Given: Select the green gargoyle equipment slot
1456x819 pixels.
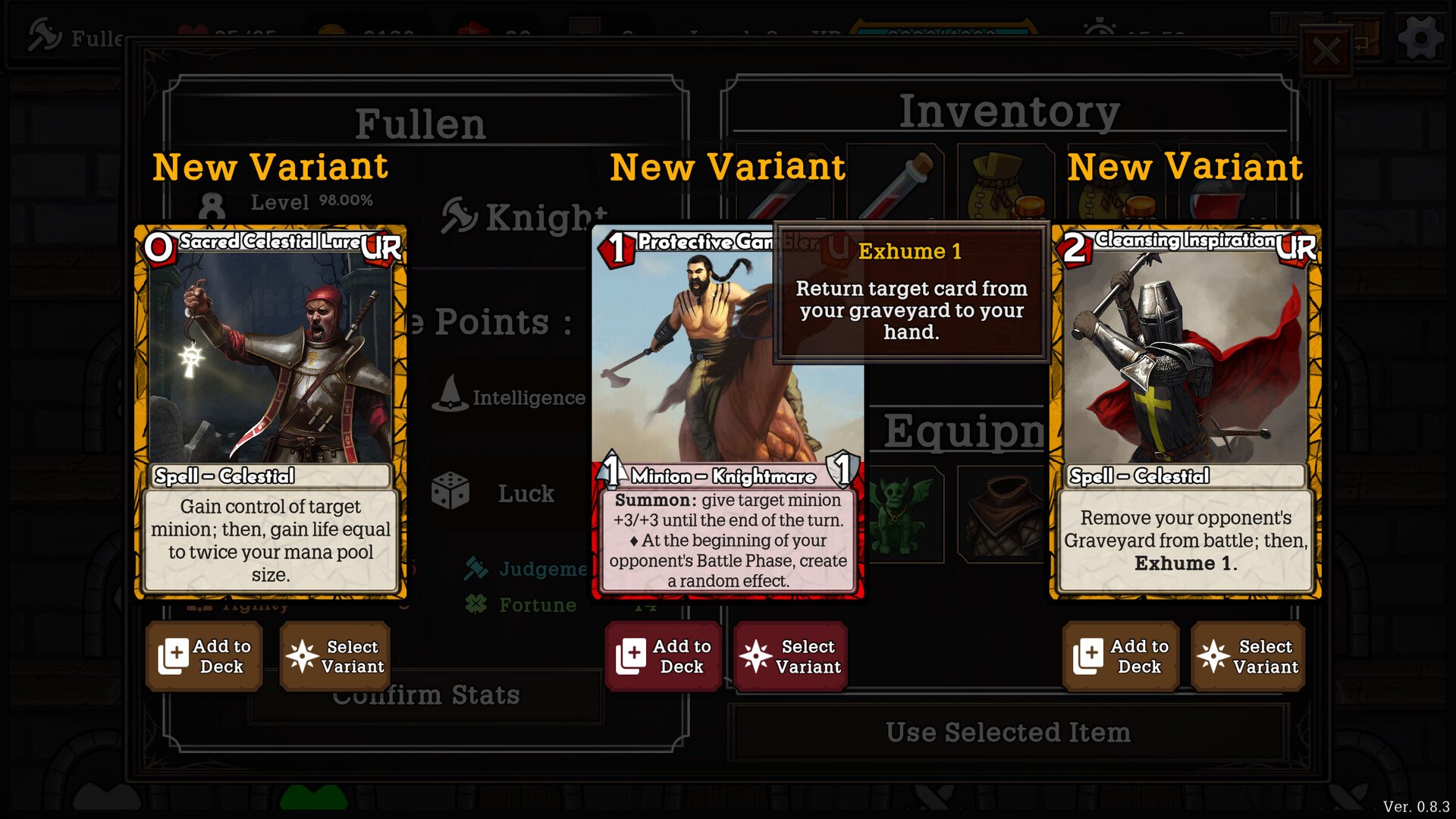Looking at the screenshot, I should pyautogui.click(x=902, y=514).
